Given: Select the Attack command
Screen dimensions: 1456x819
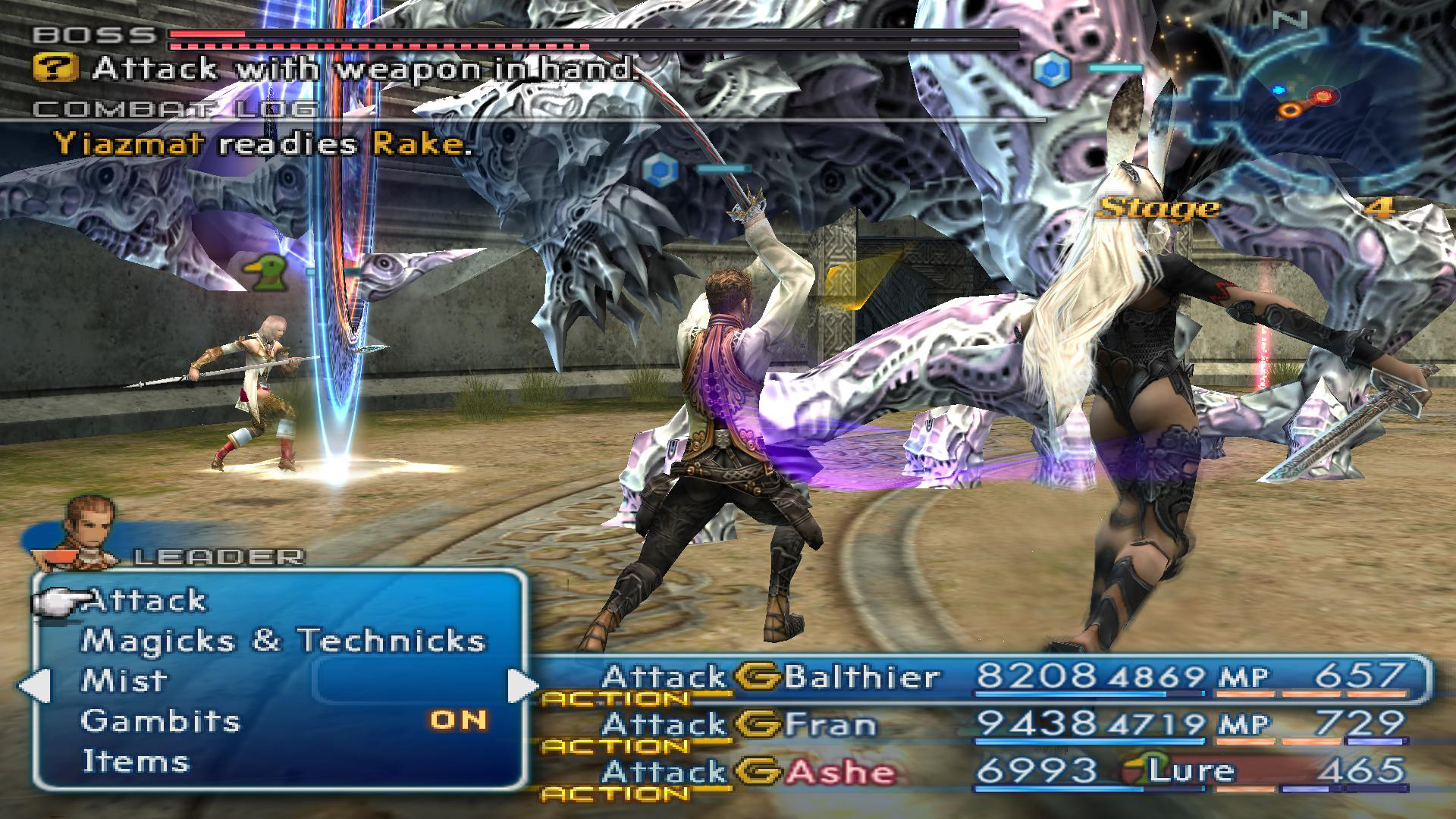Looking at the screenshot, I should point(146,601).
